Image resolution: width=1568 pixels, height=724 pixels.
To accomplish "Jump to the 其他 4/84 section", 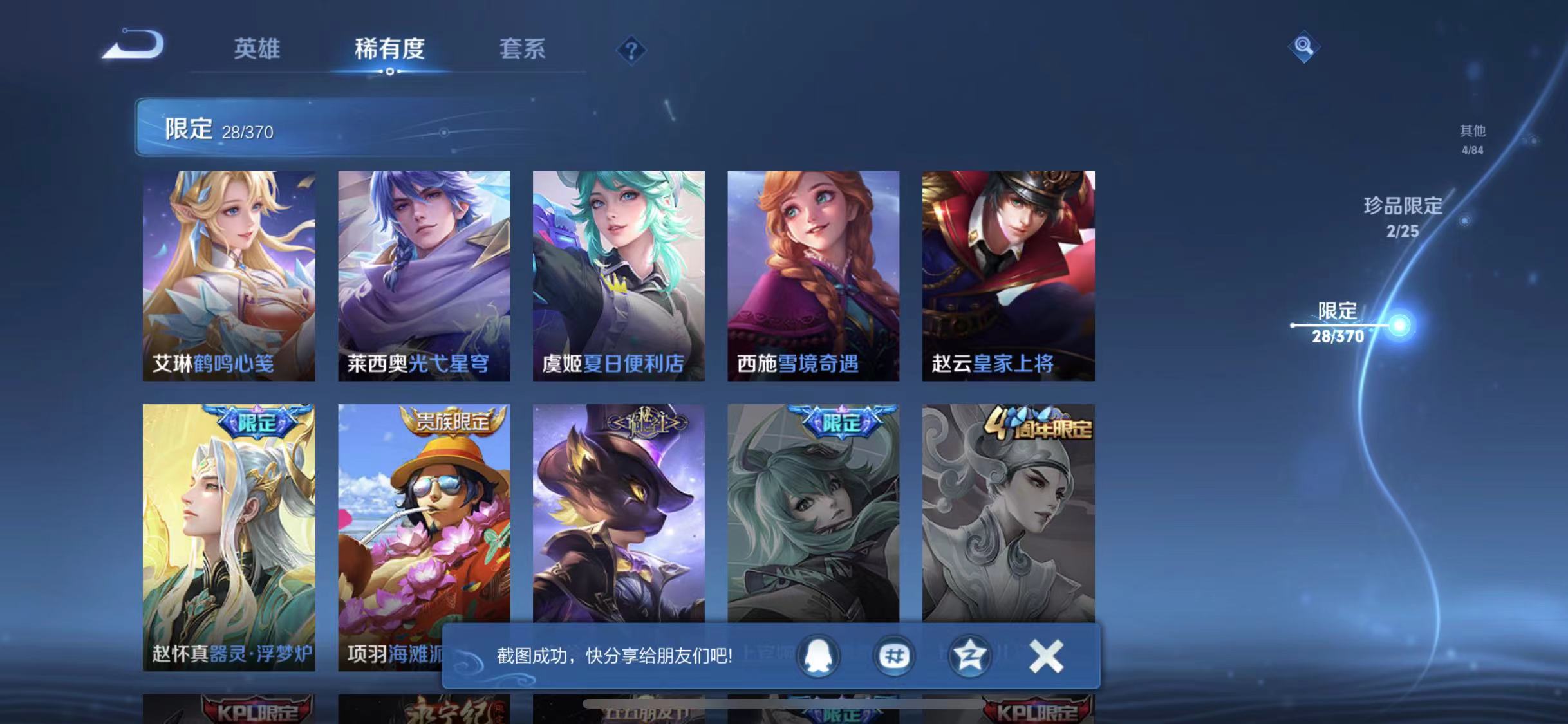I will (1474, 138).
